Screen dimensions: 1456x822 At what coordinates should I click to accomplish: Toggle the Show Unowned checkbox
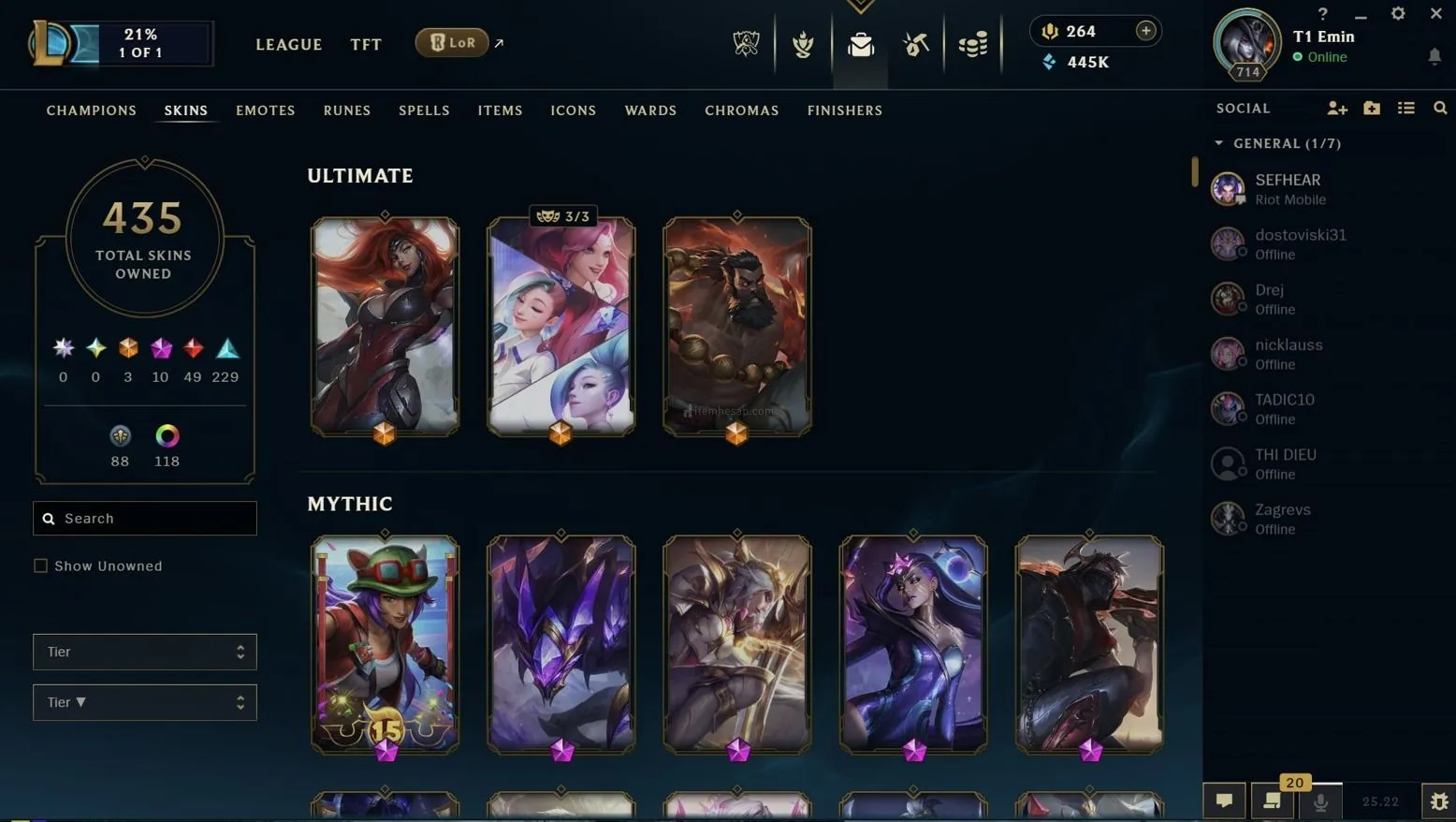point(41,565)
